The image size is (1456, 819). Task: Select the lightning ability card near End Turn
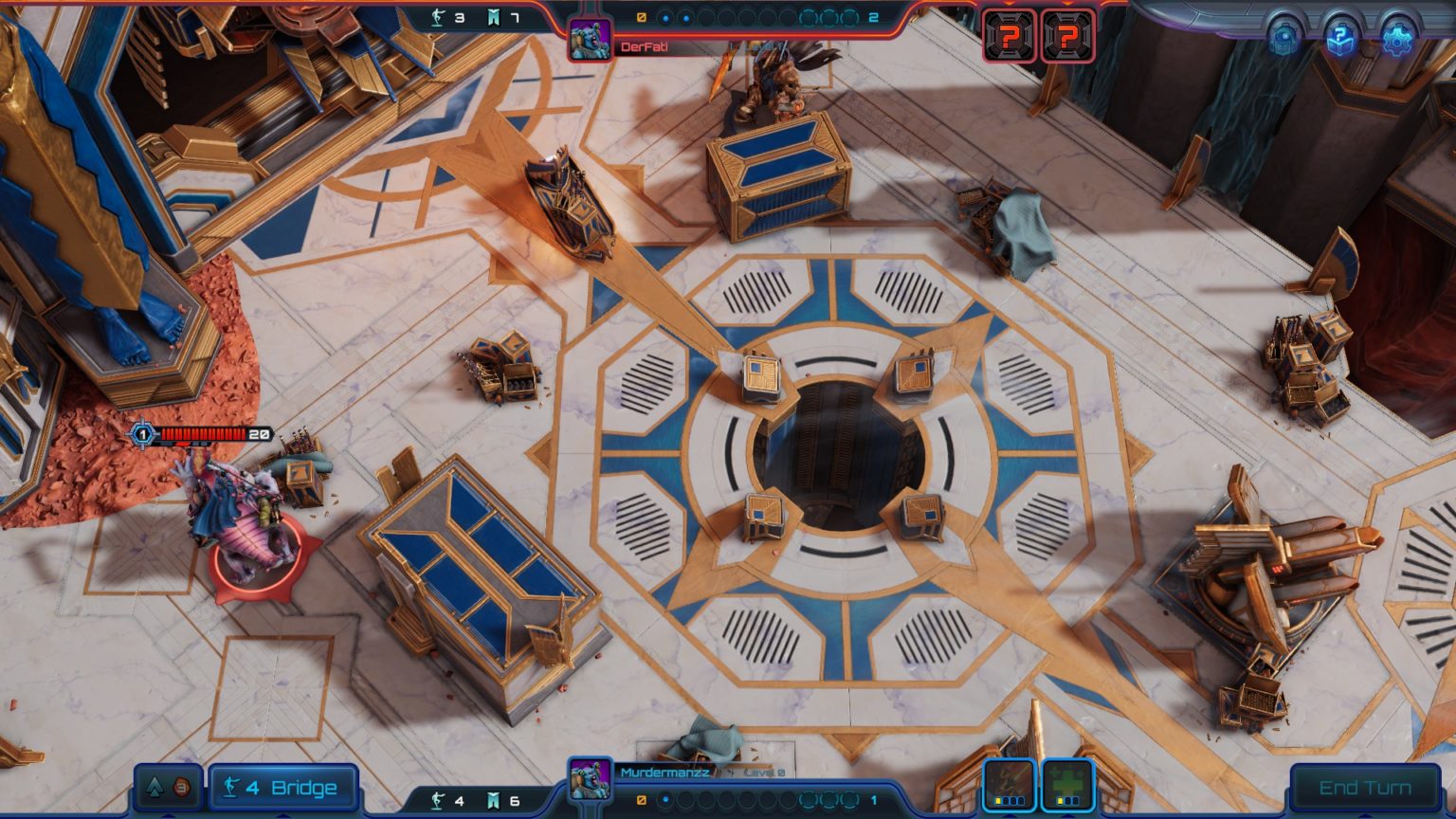pyautogui.click(x=1008, y=785)
